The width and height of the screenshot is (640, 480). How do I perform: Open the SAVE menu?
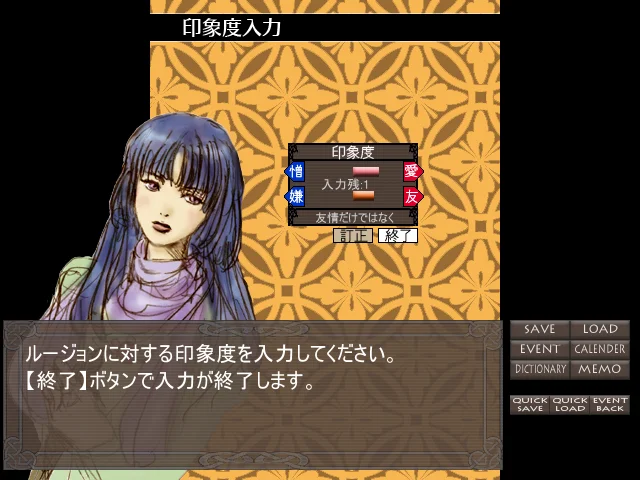539,329
